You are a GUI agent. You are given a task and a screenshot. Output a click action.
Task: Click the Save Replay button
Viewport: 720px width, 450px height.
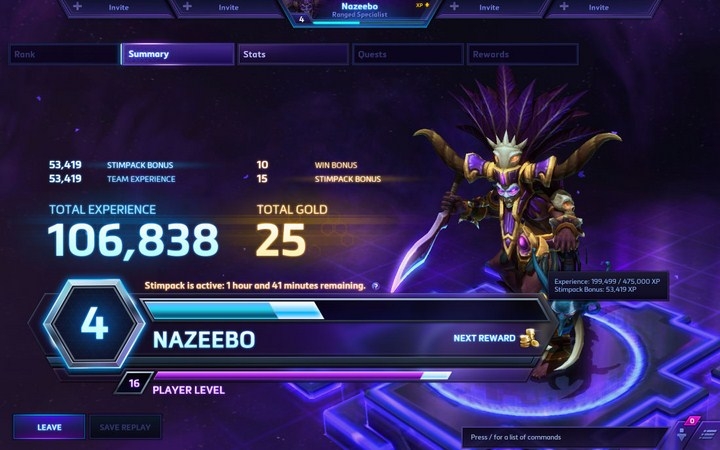(125, 427)
